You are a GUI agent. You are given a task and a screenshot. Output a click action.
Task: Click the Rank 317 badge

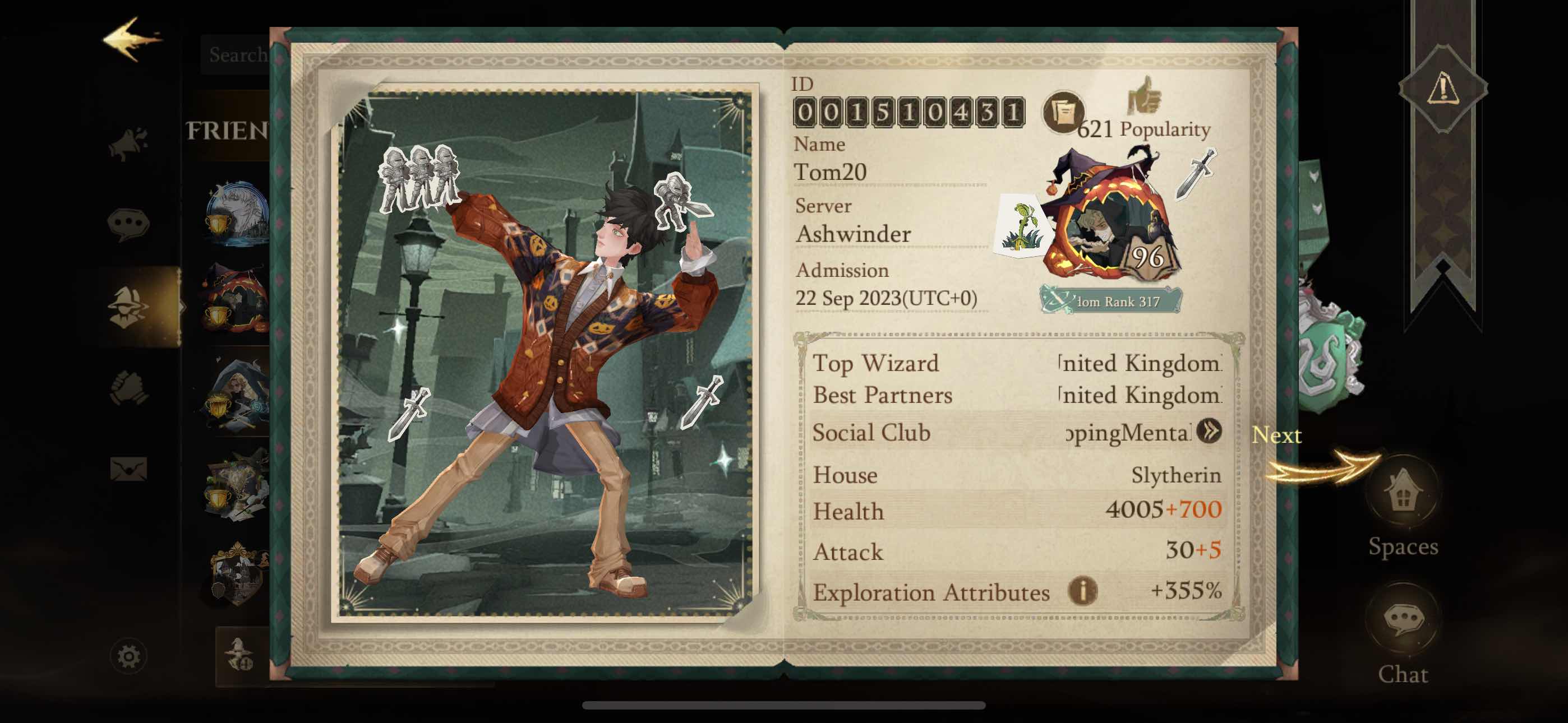(1112, 300)
